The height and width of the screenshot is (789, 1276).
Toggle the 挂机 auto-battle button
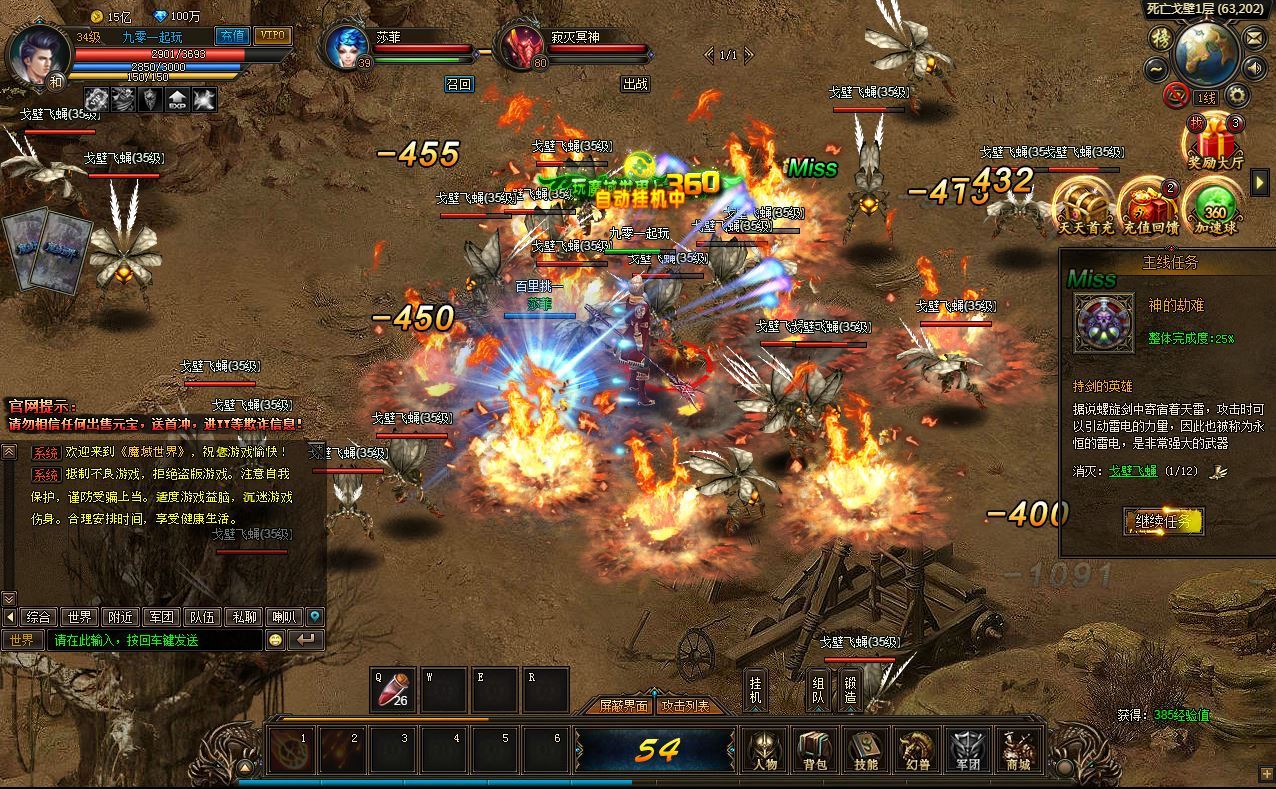click(756, 690)
